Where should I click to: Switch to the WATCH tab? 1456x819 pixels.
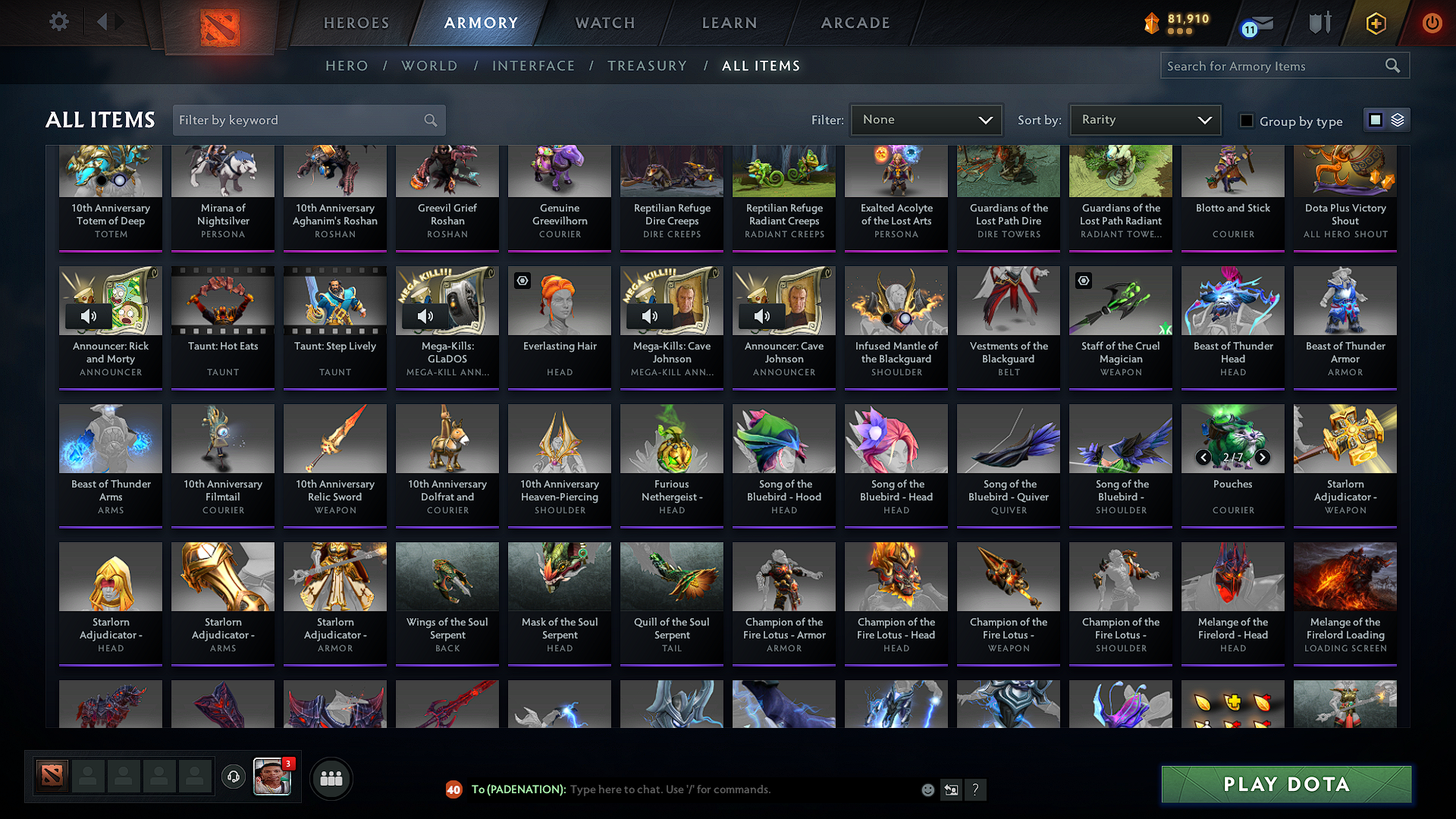604,23
